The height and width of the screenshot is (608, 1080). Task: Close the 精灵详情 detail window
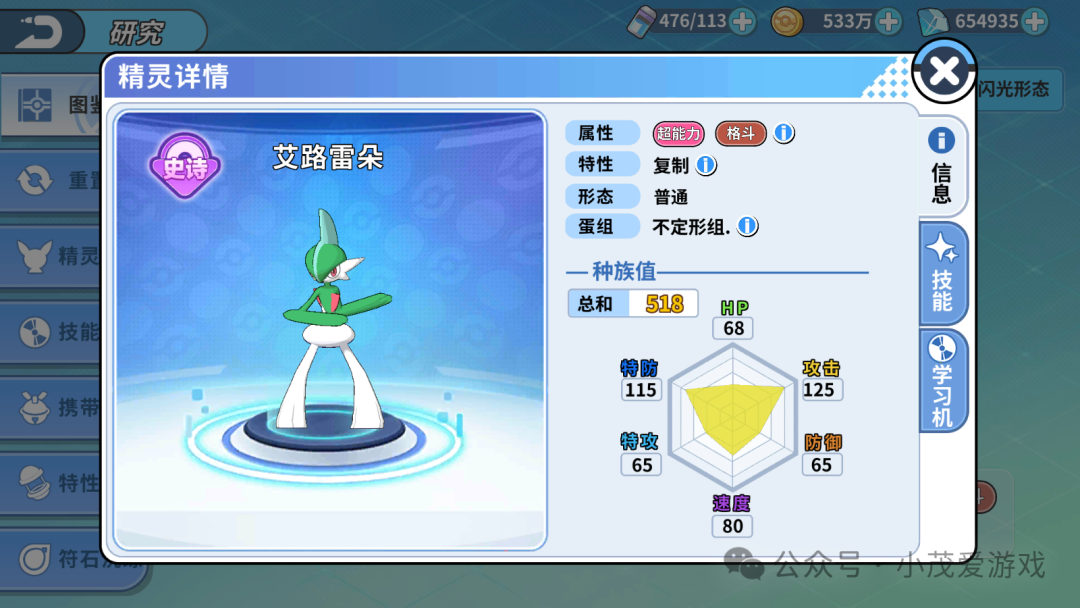coord(944,71)
